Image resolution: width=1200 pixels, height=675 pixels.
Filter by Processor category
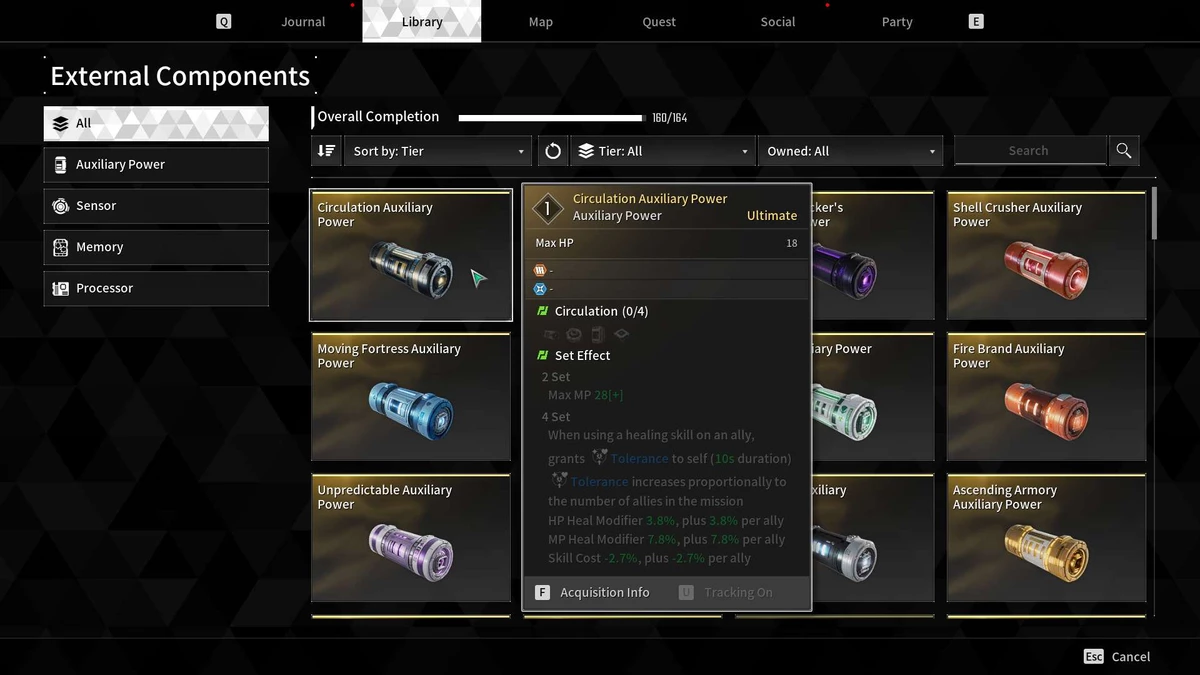click(156, 288)
